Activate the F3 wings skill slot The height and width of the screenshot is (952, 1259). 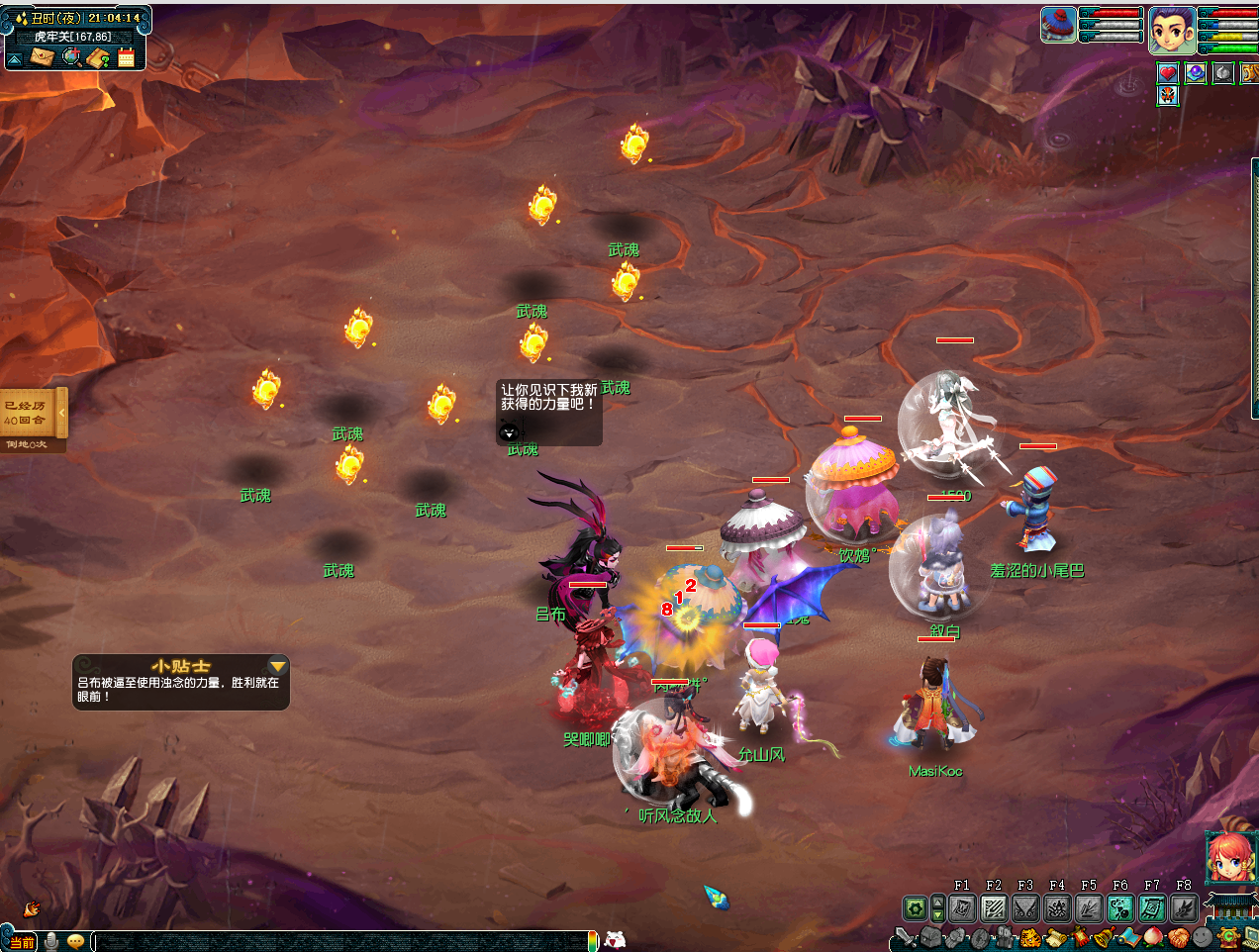coord(1025,907)
